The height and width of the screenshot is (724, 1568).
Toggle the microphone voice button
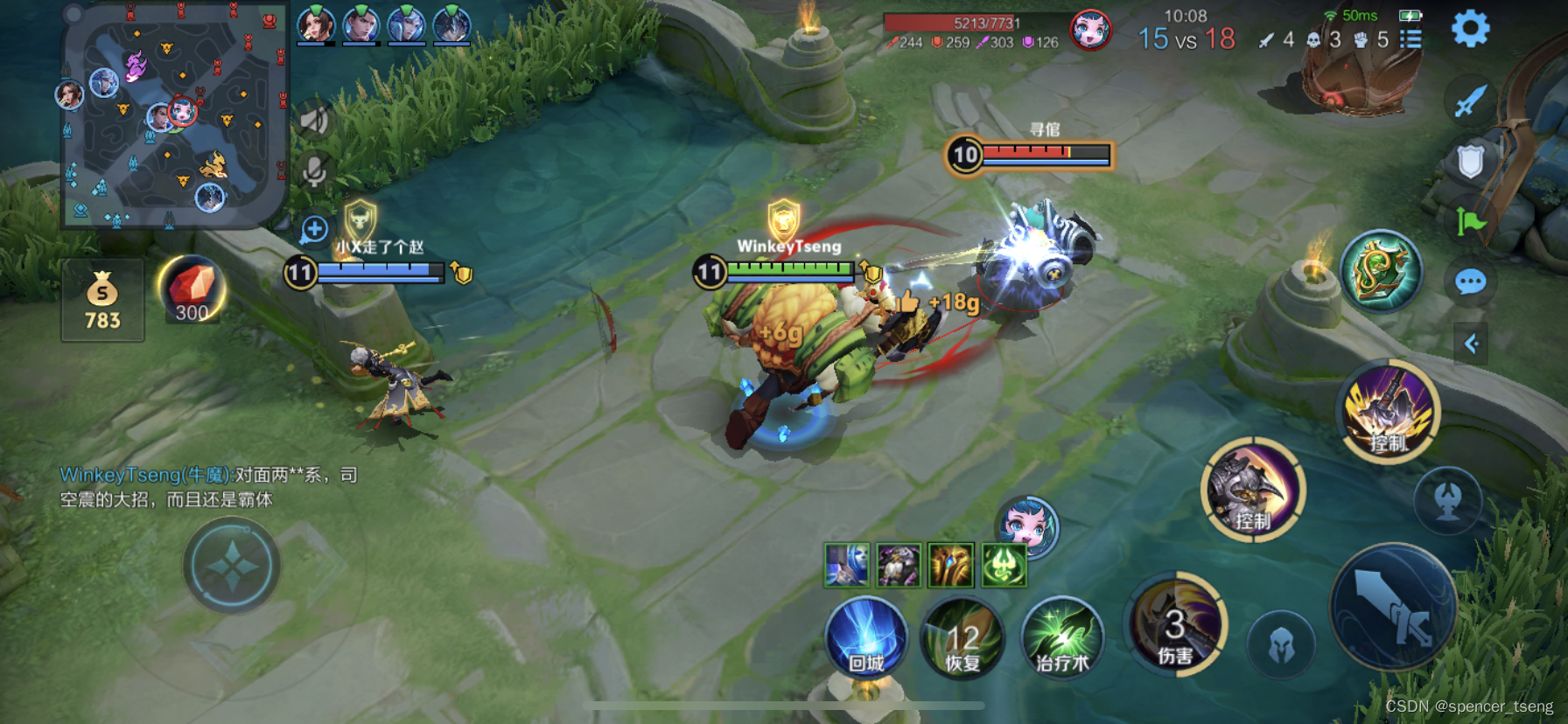click(x=314, y=171)
